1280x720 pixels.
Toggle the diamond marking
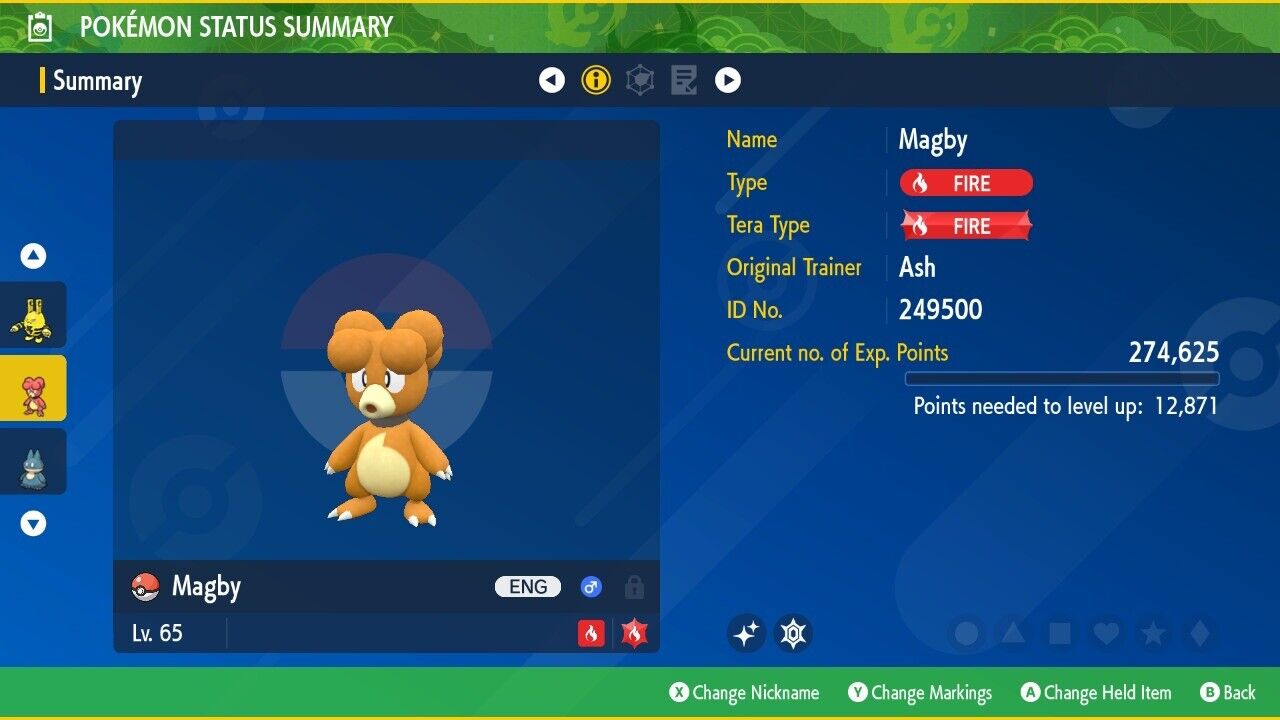(1198, 633)
